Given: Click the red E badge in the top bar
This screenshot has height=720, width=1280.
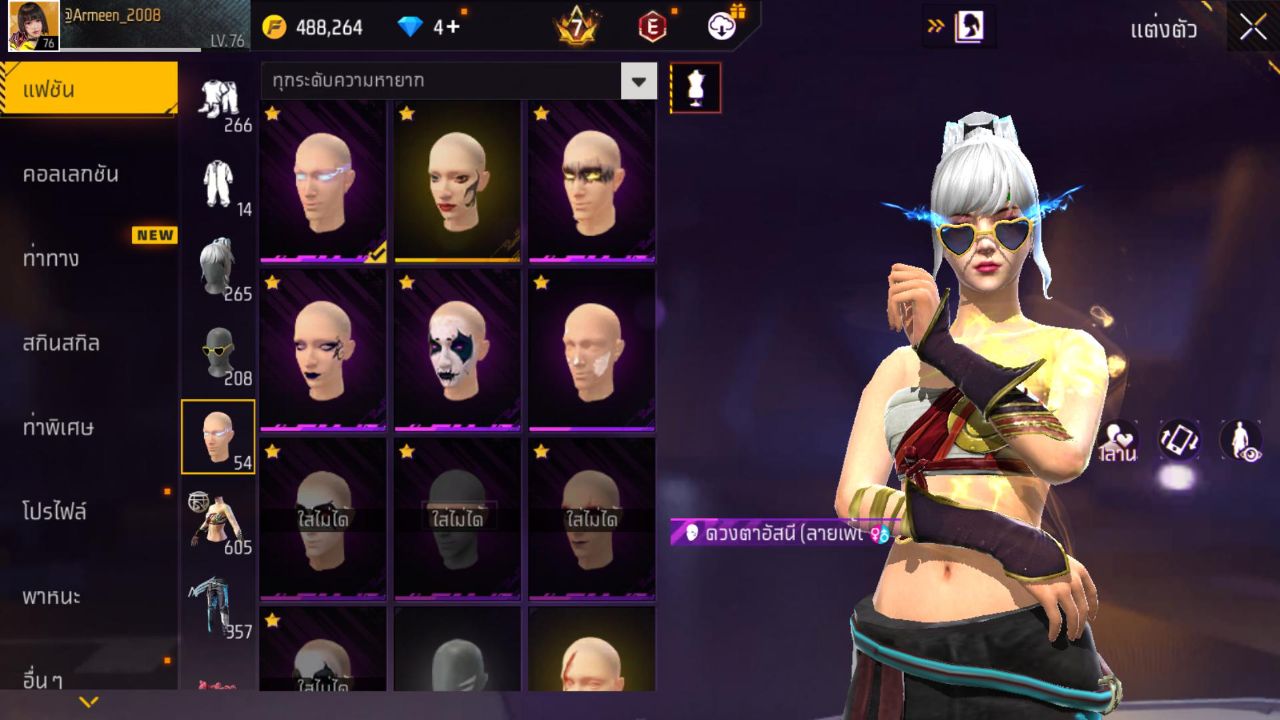Looking at the screenshot, I should click(x=651, y=27).
